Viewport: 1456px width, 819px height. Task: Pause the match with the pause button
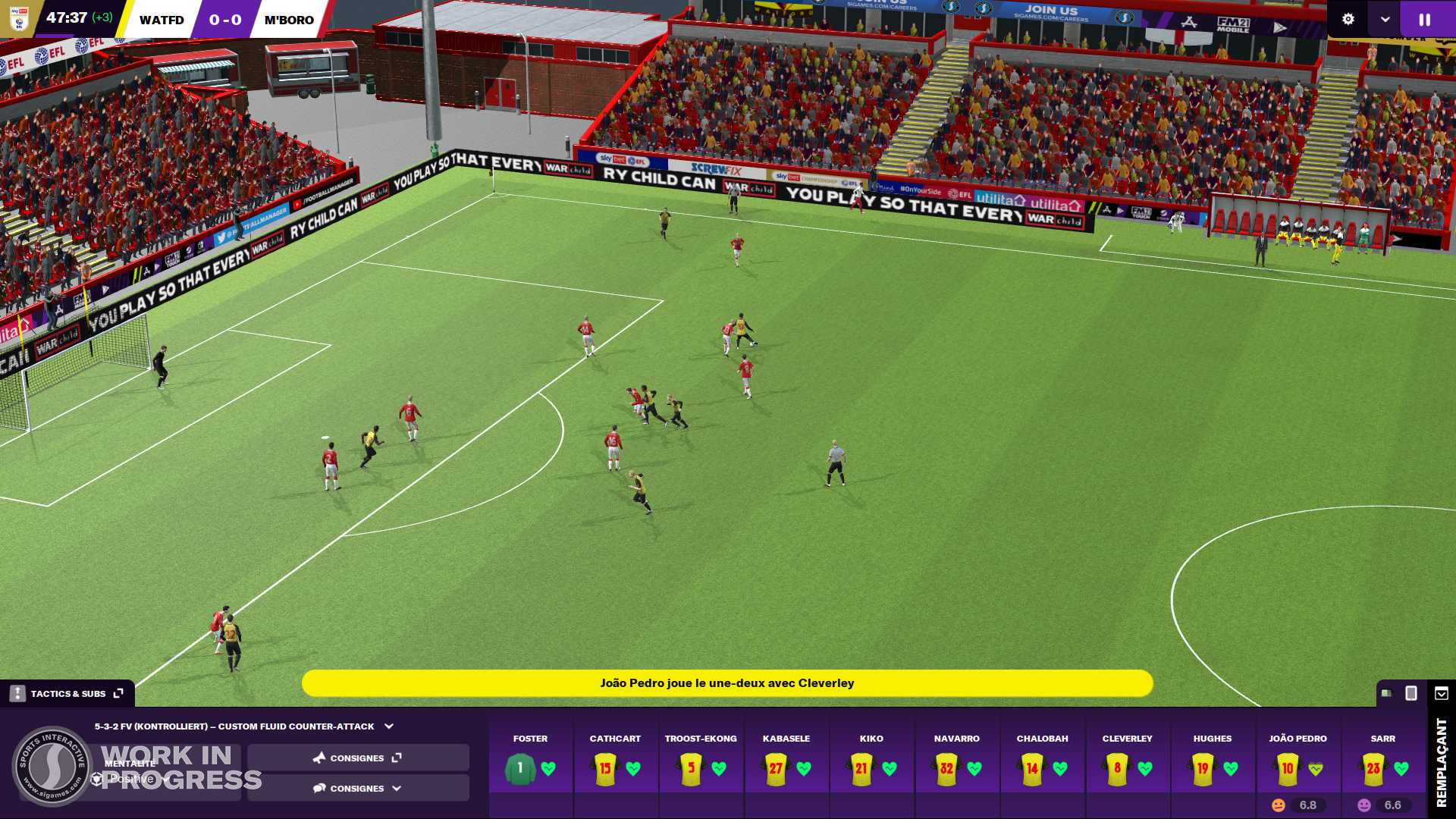tap(1425, 20)
